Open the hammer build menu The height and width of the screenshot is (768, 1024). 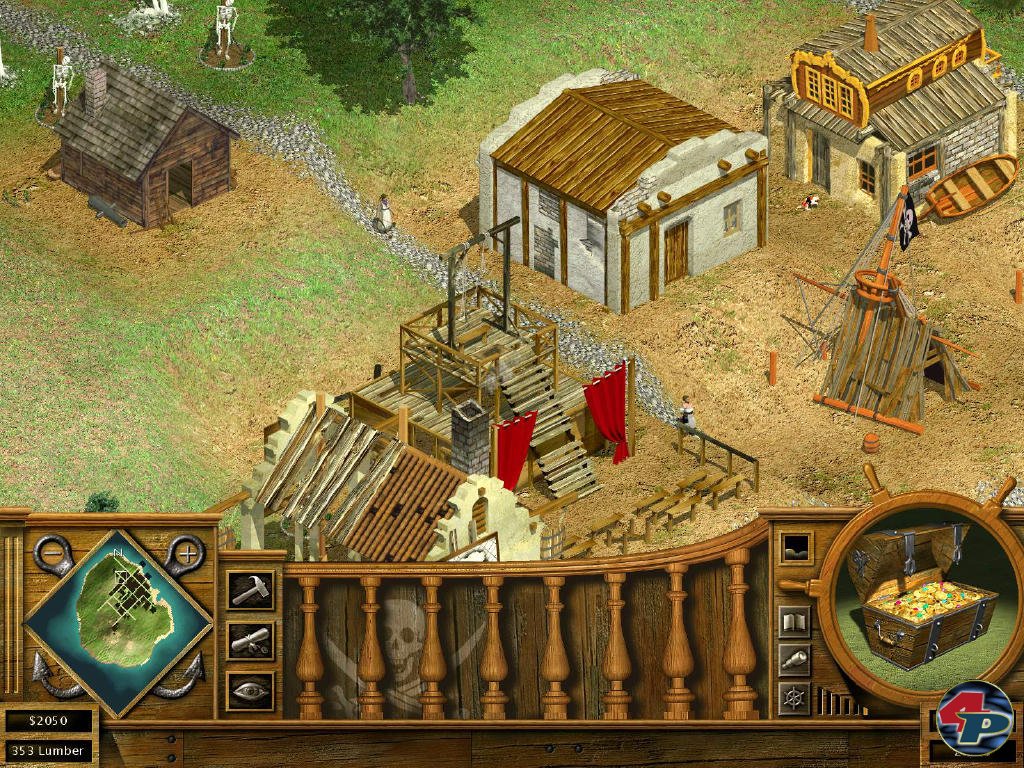click(x=249, y=590)
